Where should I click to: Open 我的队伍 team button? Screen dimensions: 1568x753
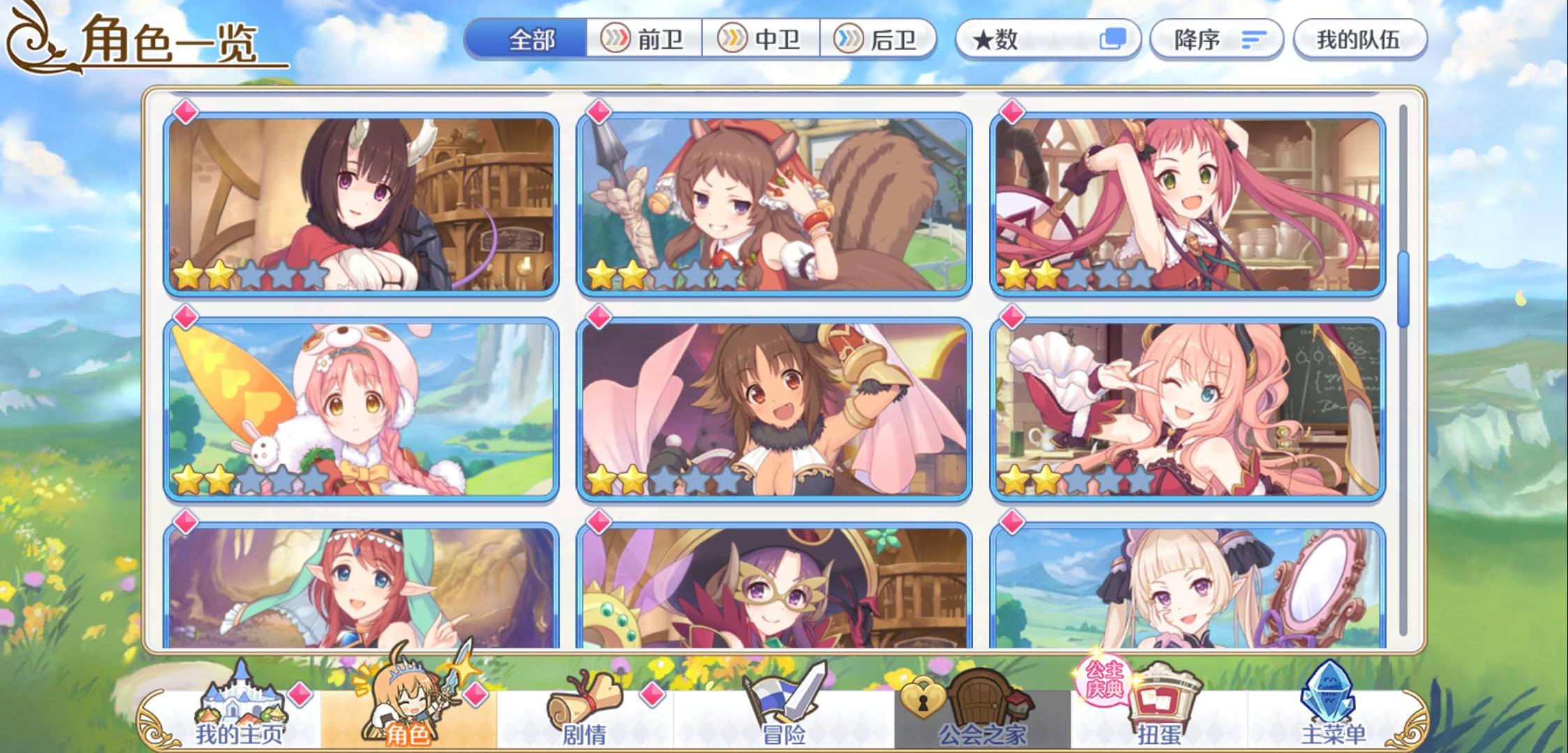point(1356,40)
